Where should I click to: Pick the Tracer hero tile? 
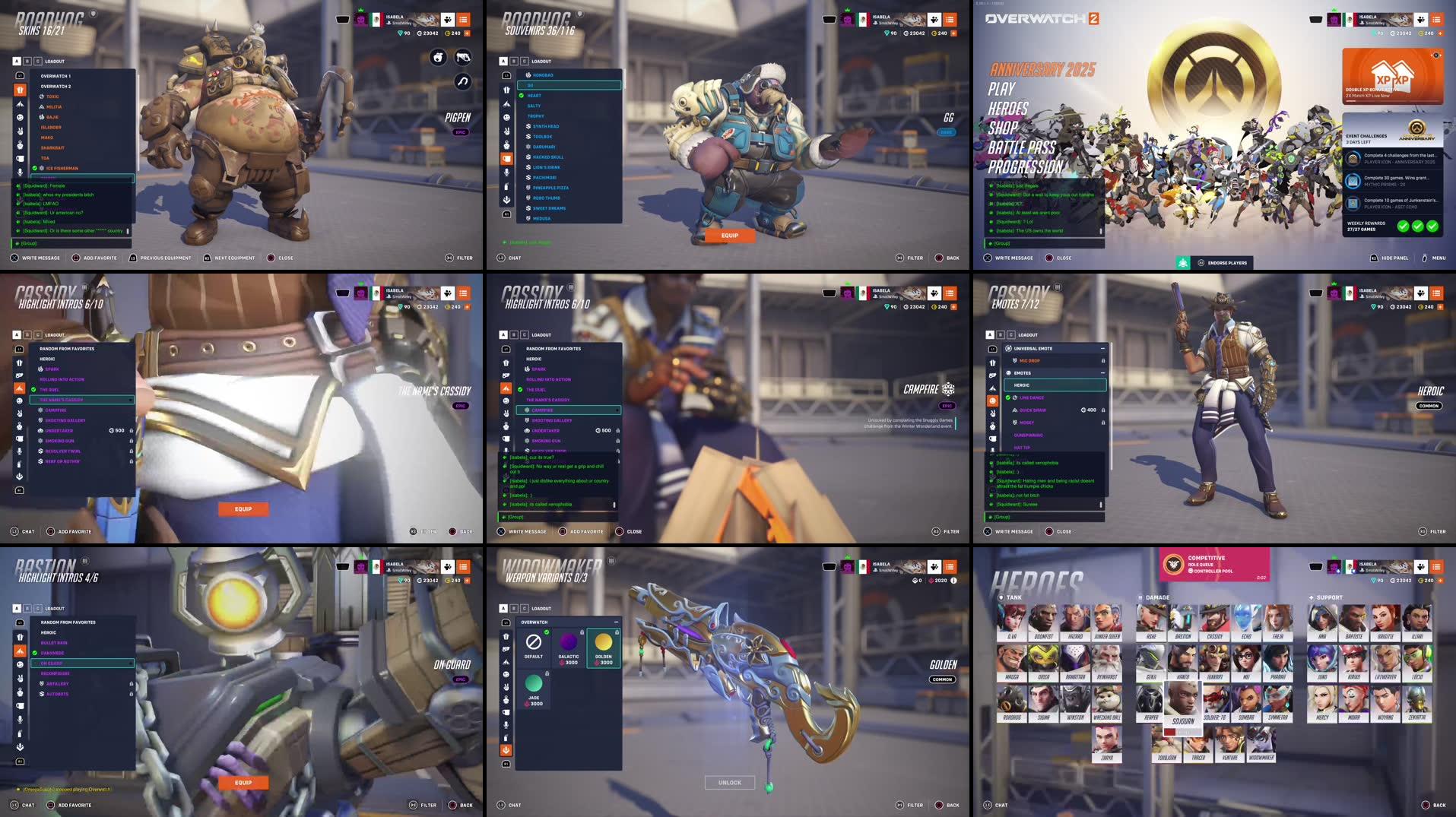point(1198,743)
